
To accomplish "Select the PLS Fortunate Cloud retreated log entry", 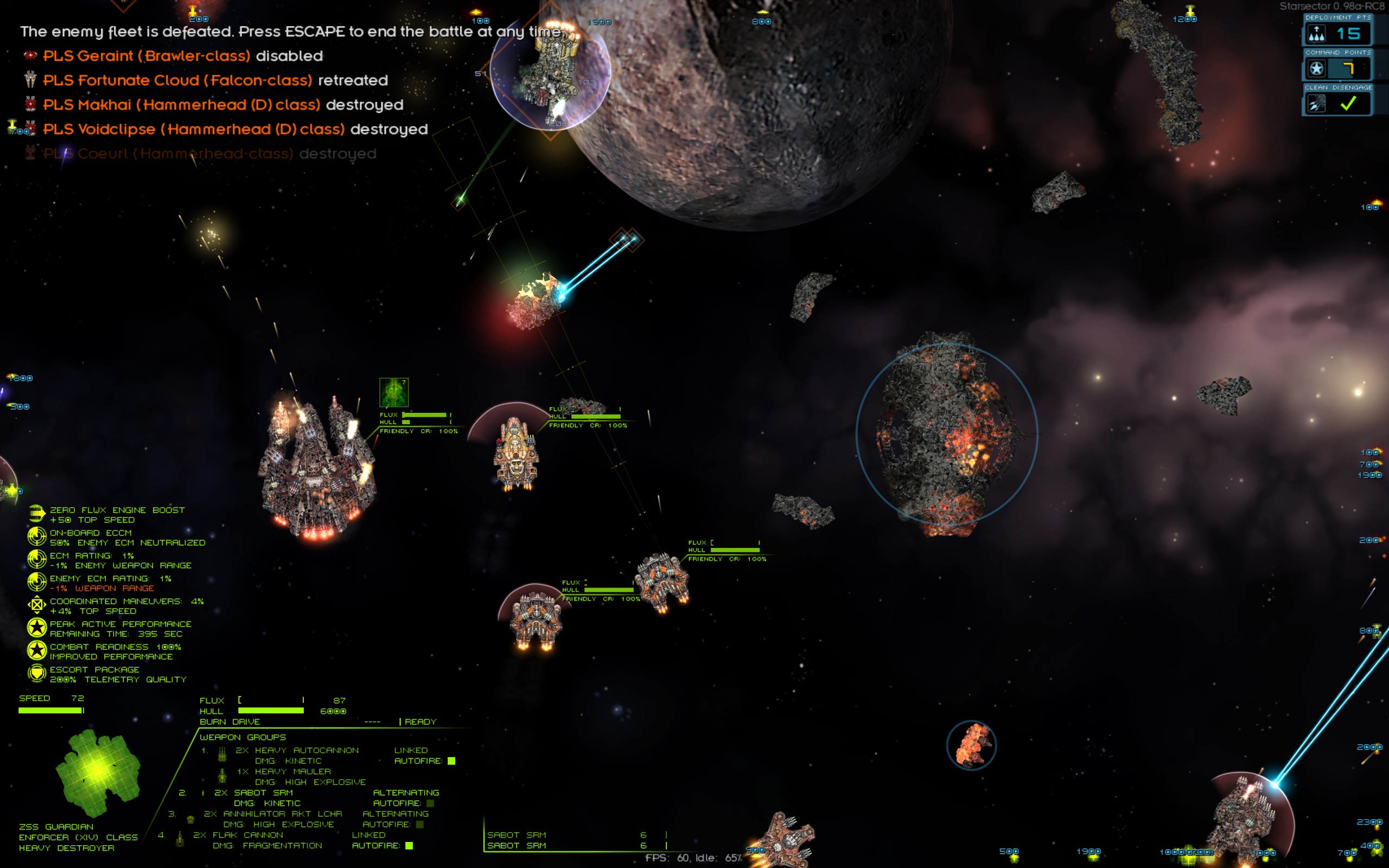I will tap(215, 80).
